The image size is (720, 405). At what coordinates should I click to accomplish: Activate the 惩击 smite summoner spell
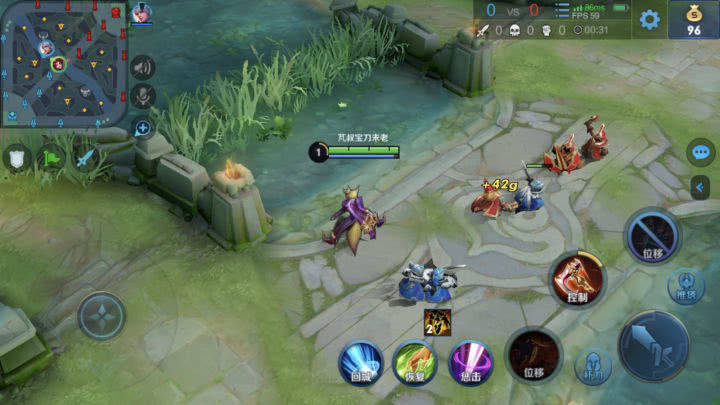click(x=468, y=360)
